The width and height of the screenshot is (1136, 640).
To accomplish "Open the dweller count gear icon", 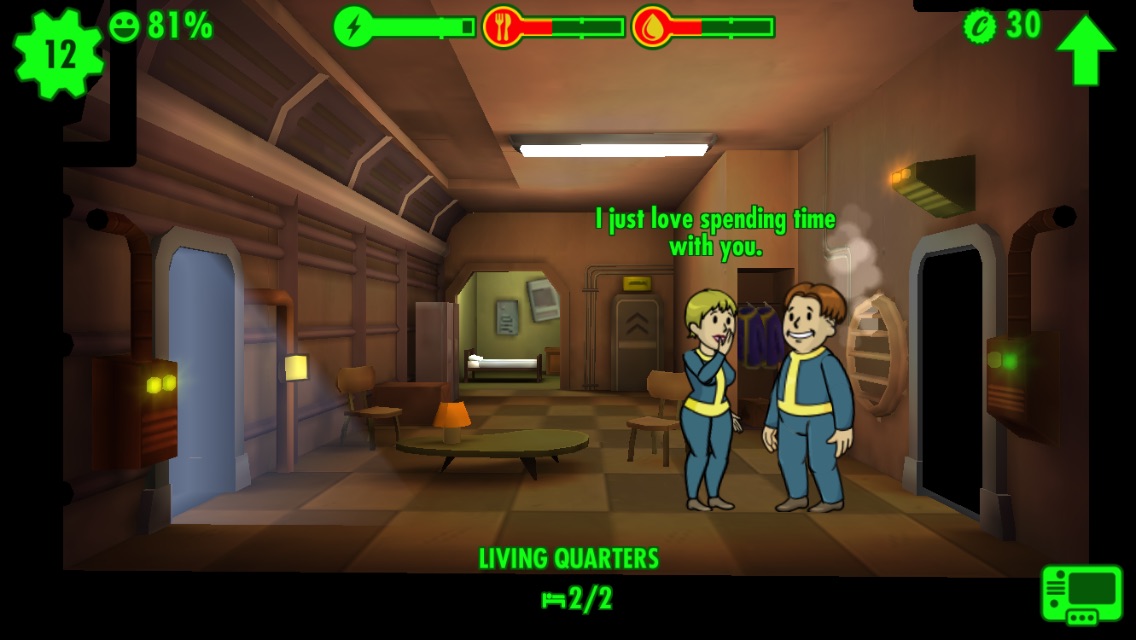I will click(58, 55).
